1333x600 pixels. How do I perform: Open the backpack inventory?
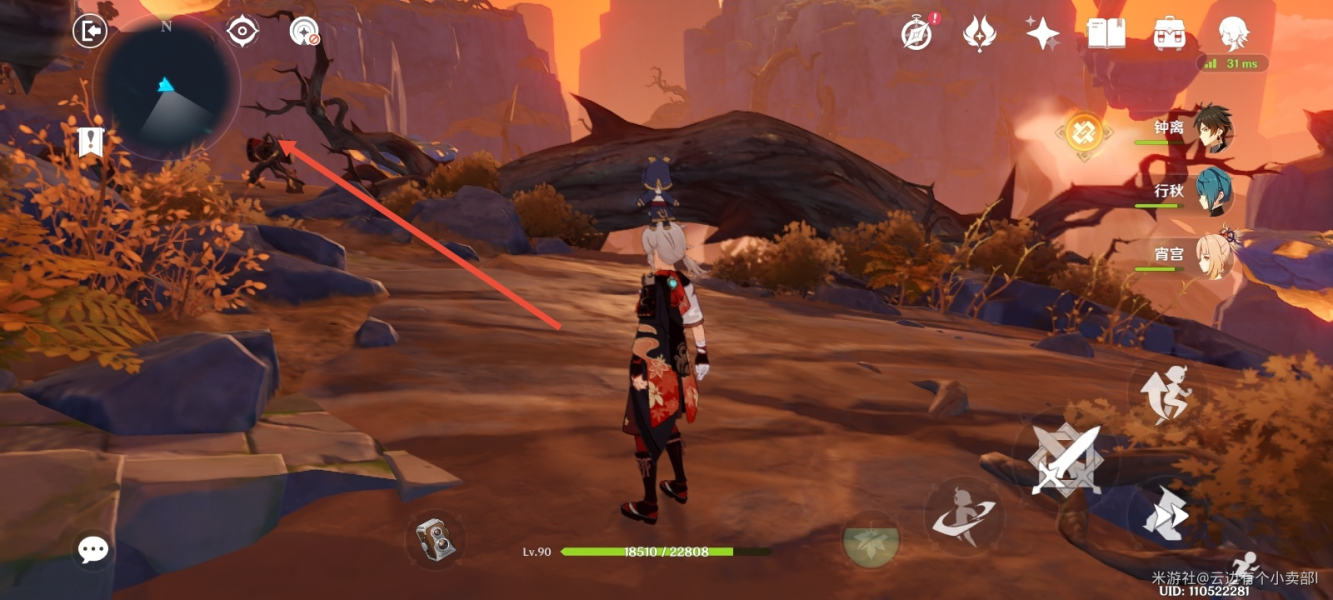click(1169, 34)
